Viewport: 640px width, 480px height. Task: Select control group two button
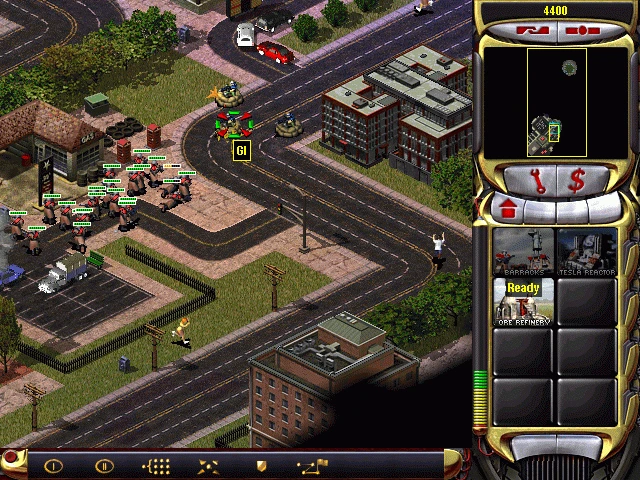104,465
